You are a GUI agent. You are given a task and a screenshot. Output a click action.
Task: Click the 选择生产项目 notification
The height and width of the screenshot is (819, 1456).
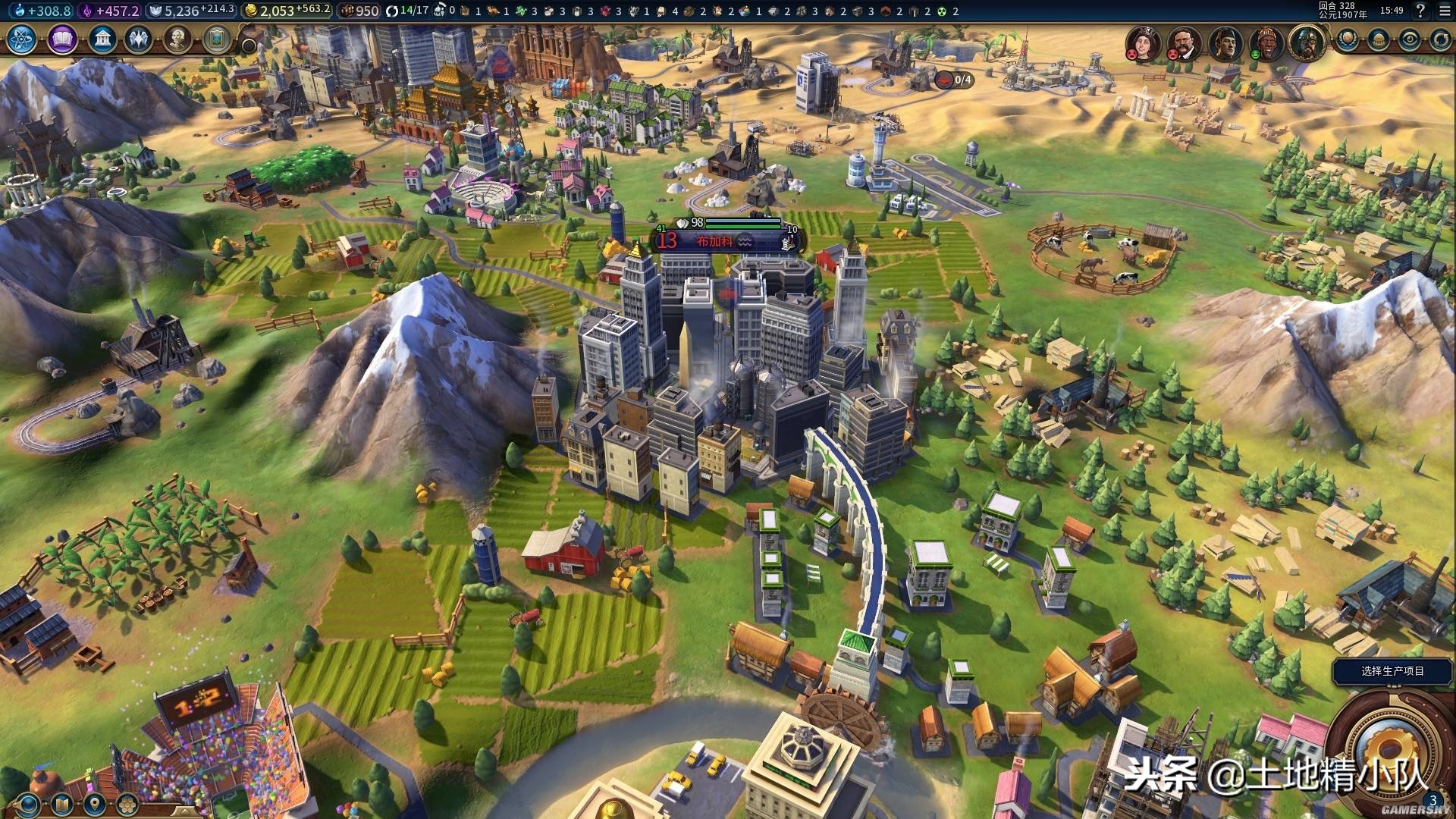tap(1392, 671)
